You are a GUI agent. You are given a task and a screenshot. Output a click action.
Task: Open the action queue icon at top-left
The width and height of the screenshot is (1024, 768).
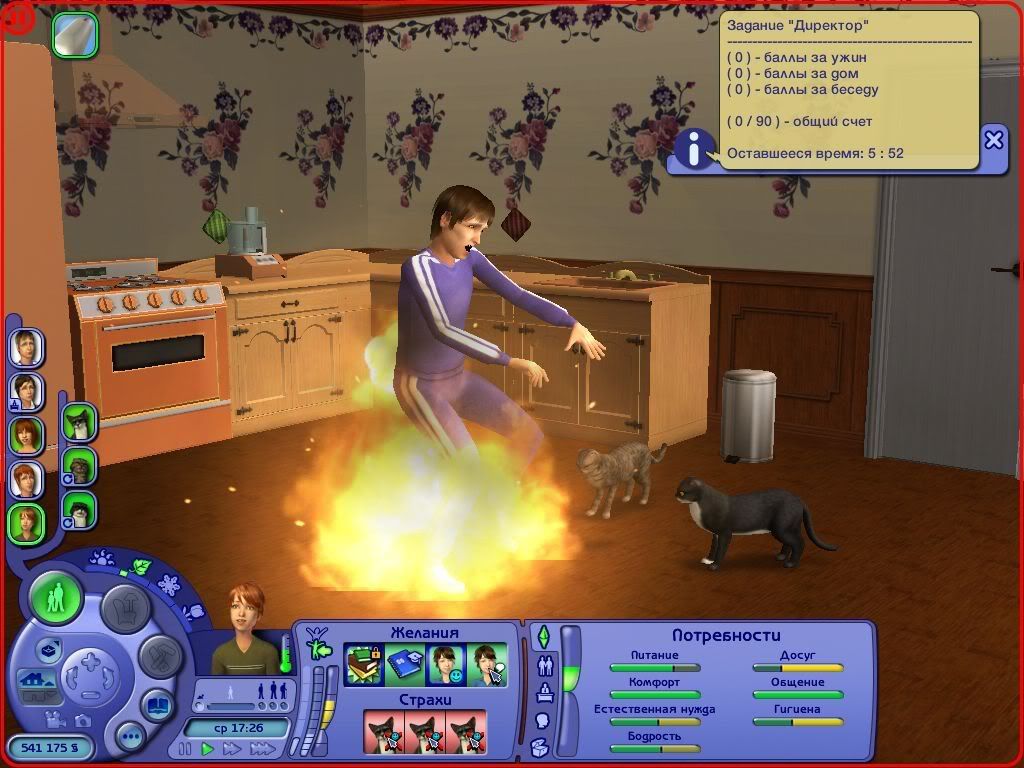pos(75,34)
